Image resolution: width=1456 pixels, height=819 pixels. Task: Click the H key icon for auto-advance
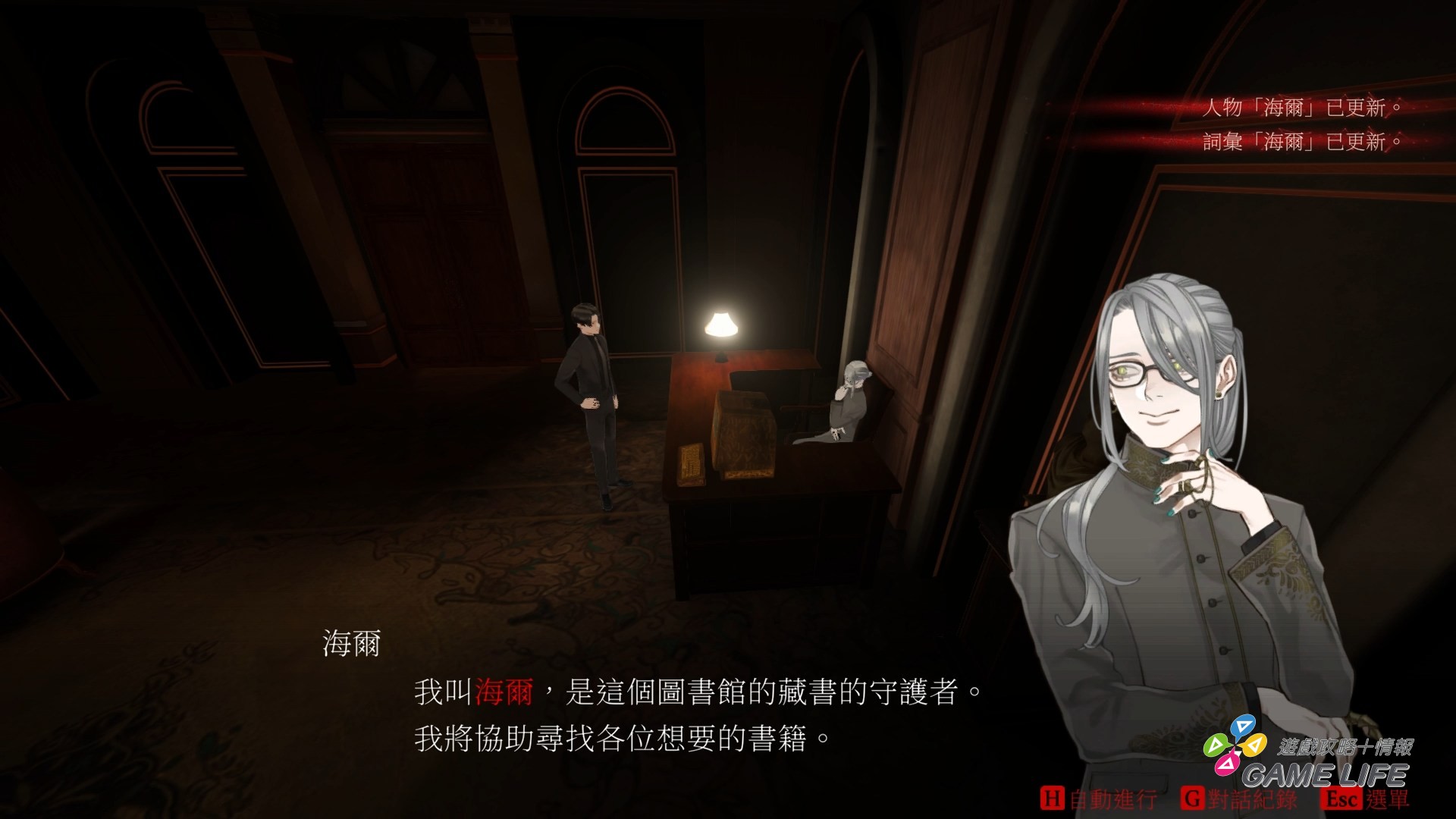1054,797
